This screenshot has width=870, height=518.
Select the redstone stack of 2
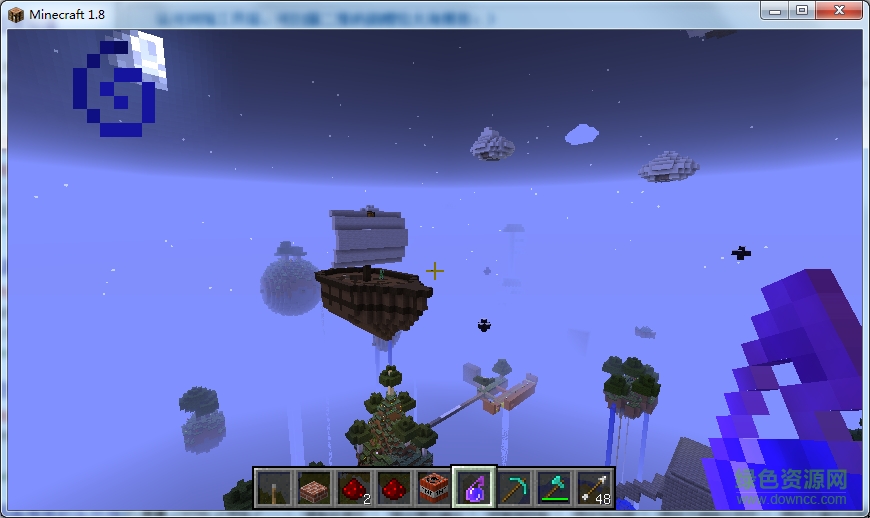pos(353,488)
